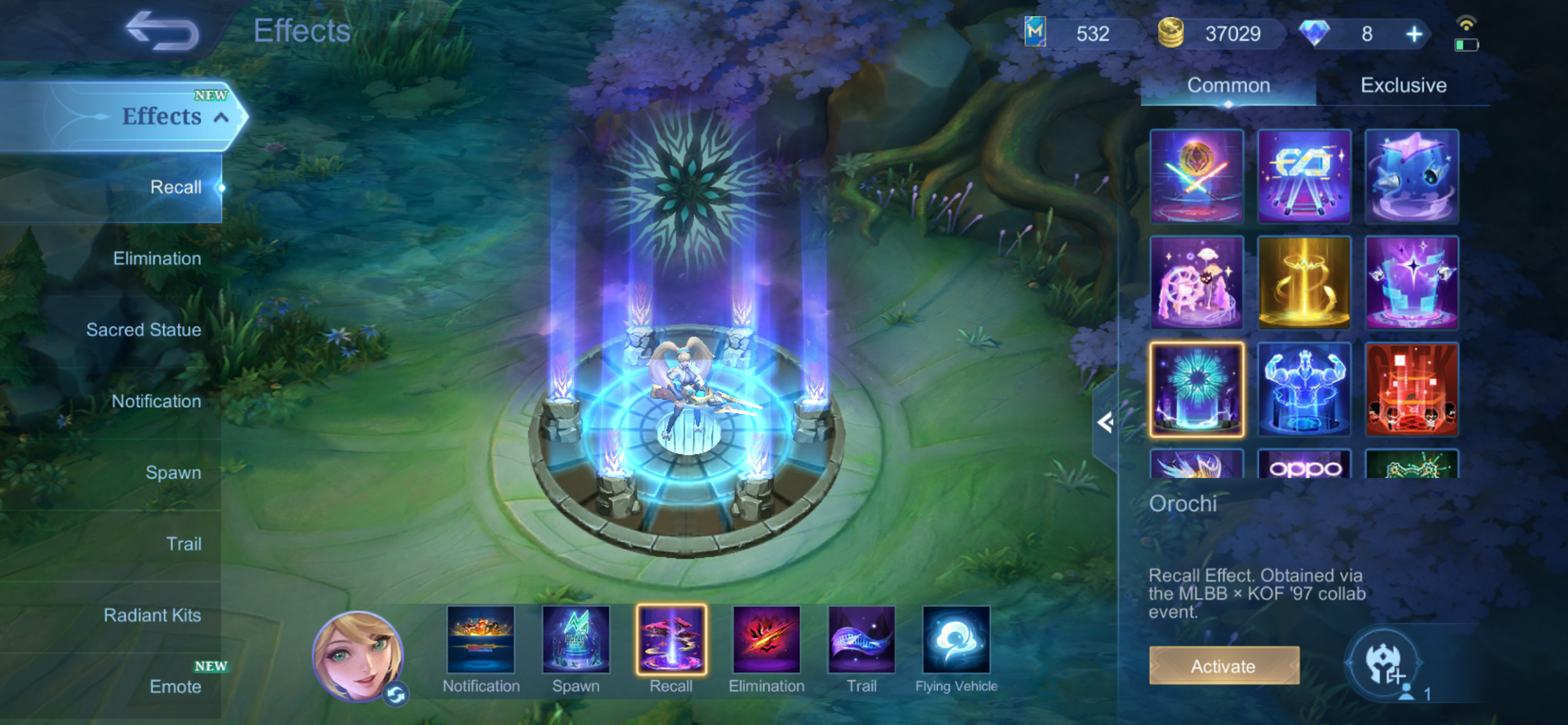The image size is (1568, 725).
Task: Switch hero using the portrait swap icon
Action: (x=396, y=695)
